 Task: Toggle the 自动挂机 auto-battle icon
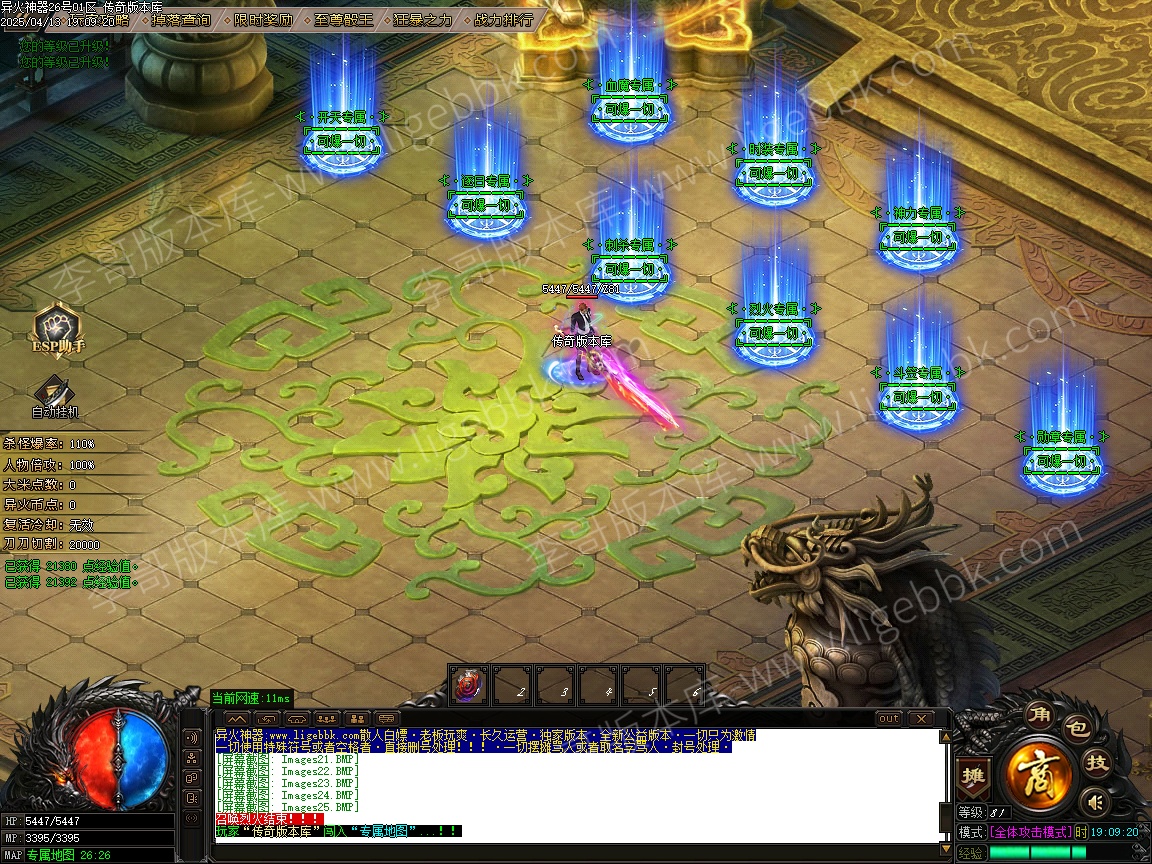(x=55, y=395)
